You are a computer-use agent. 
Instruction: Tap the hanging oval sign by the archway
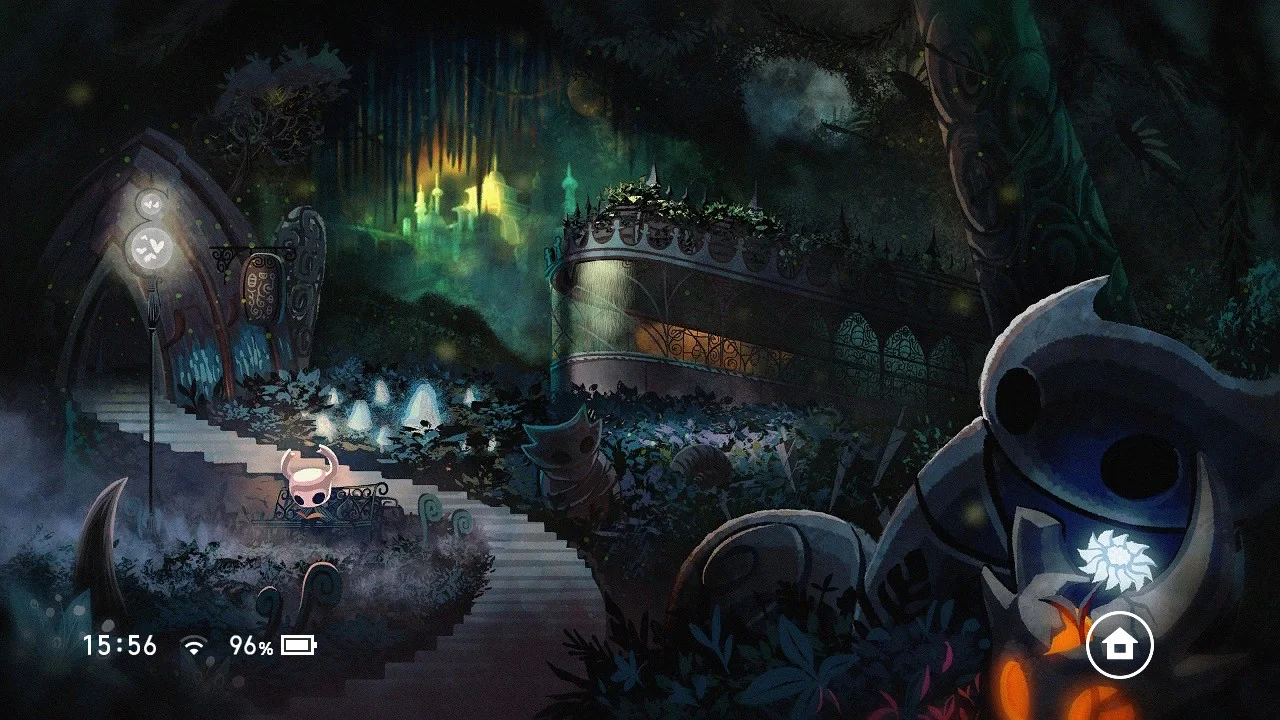tap(262, 285)
